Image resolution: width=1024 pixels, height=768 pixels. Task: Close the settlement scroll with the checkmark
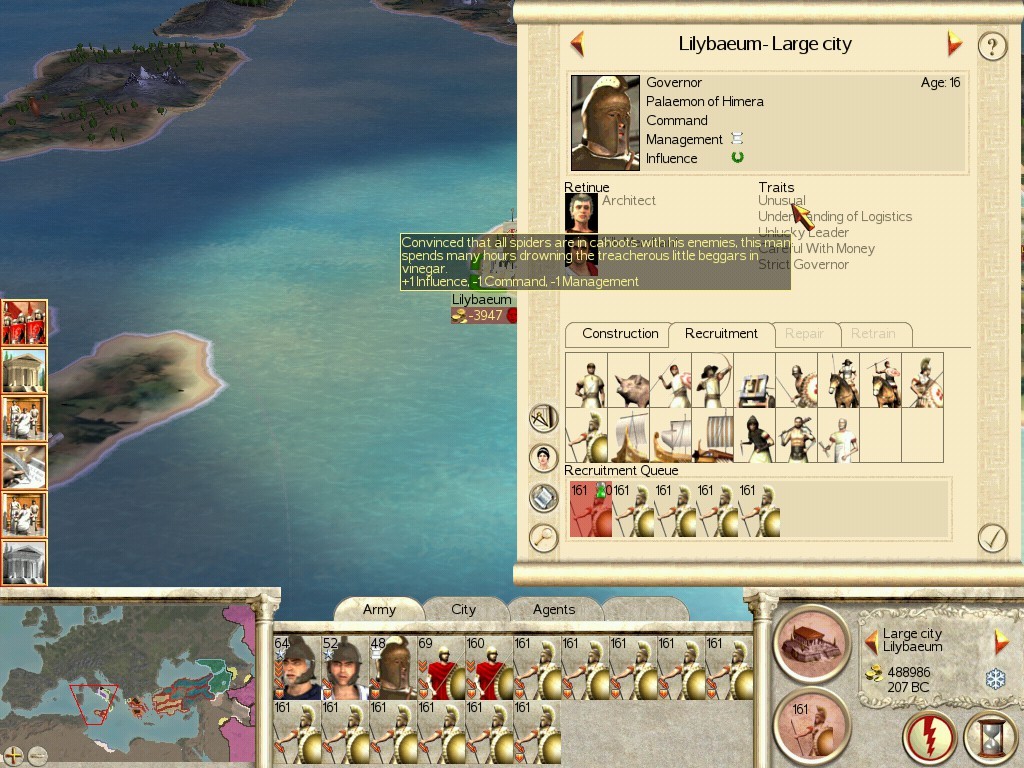991,538
